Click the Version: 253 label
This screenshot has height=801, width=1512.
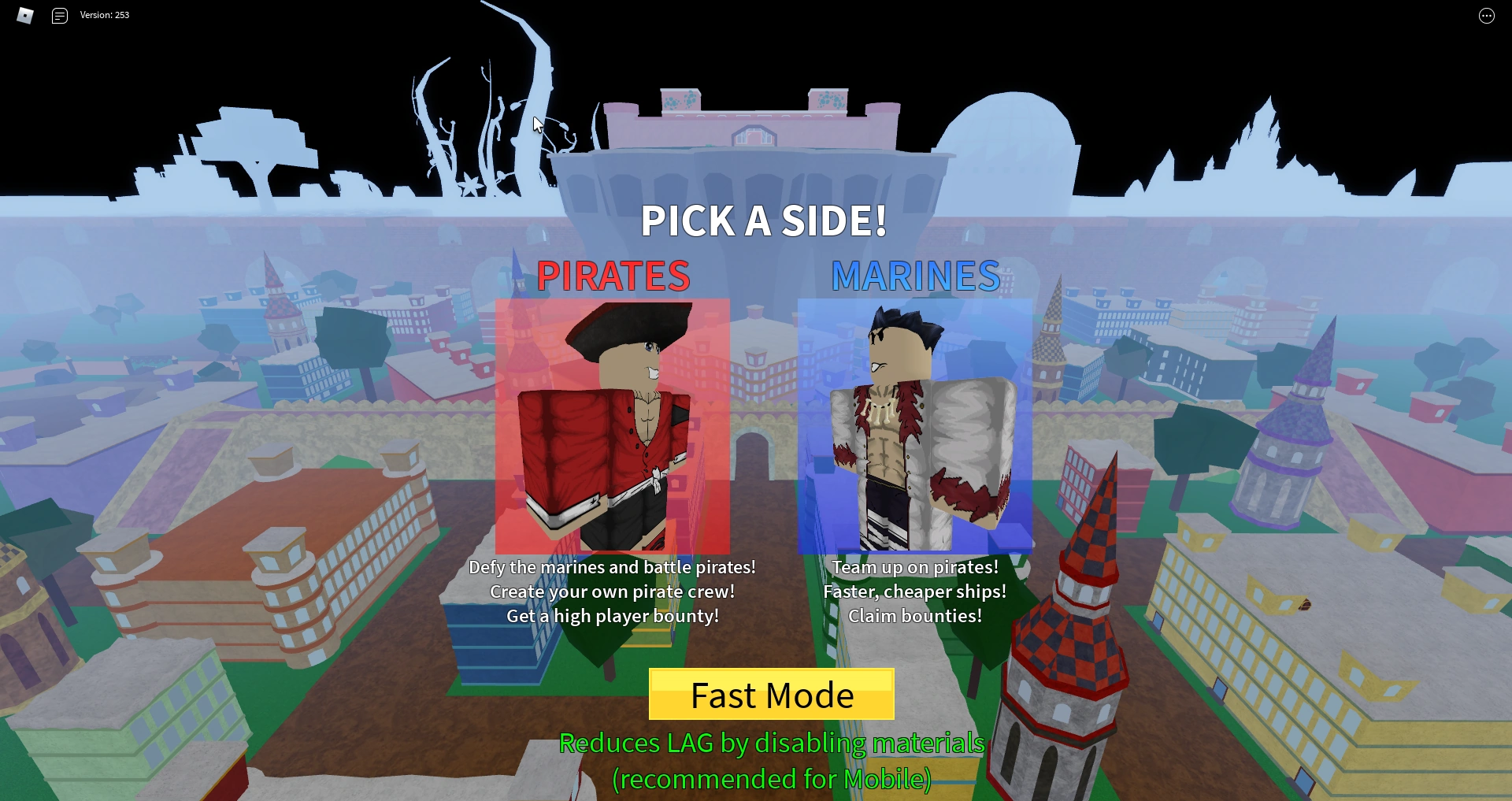click(105, 14)
